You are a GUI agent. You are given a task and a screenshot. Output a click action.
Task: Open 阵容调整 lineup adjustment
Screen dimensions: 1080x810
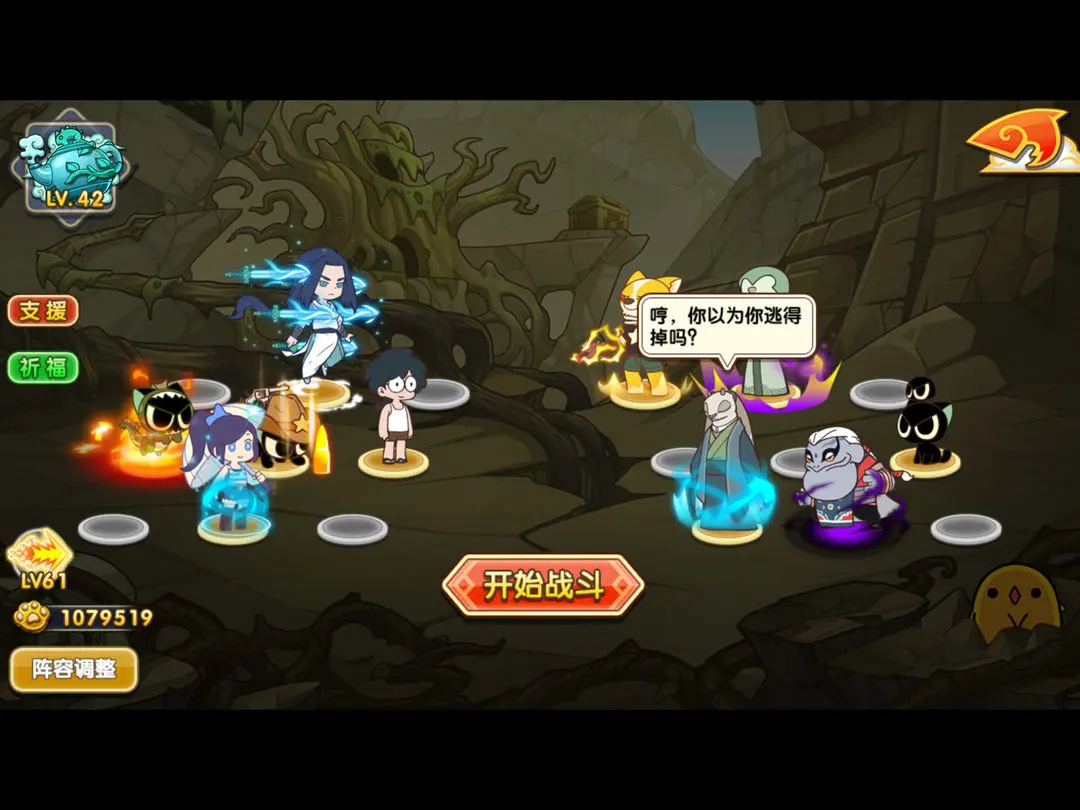click(x=73, y=669)
